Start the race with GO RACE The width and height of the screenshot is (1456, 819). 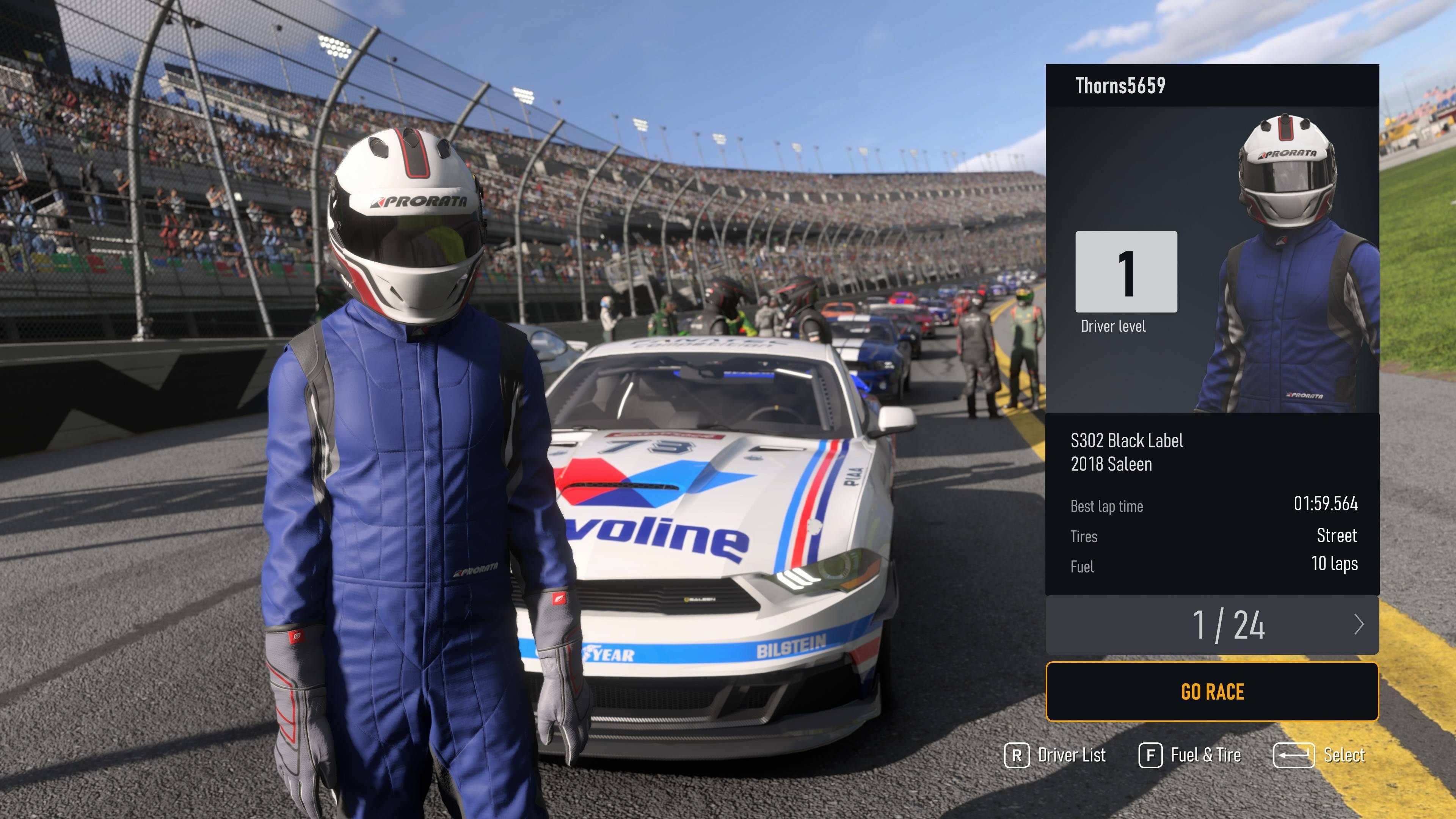click(1212, 692)
